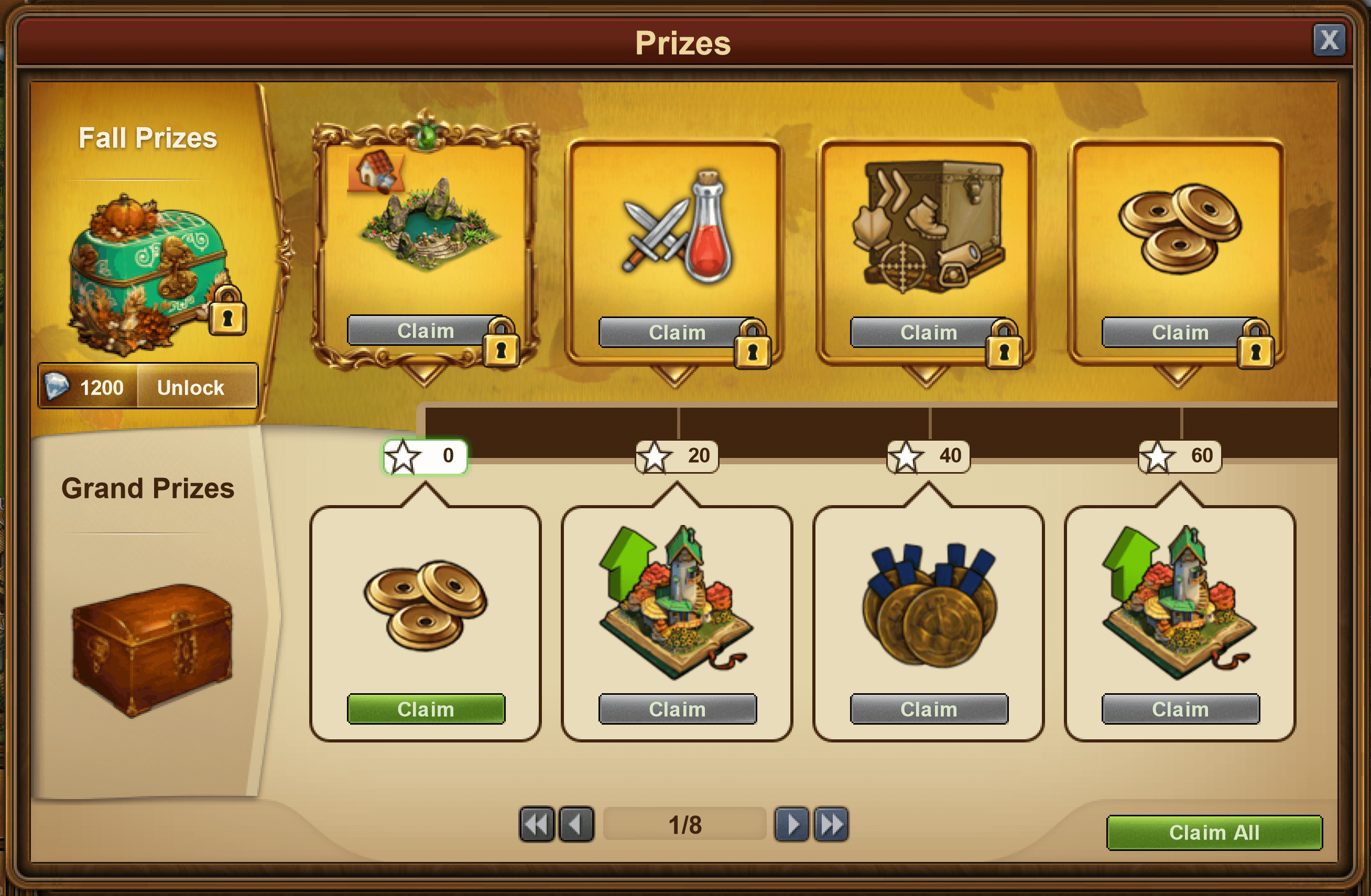Claim the locked Fall coins prize

[1180, 332]
